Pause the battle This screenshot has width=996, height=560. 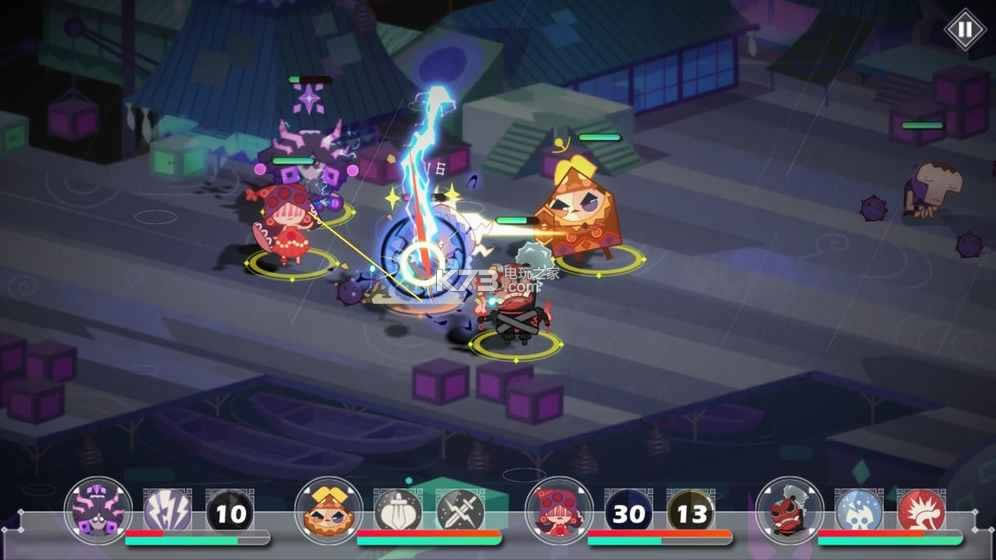point(964,30)
